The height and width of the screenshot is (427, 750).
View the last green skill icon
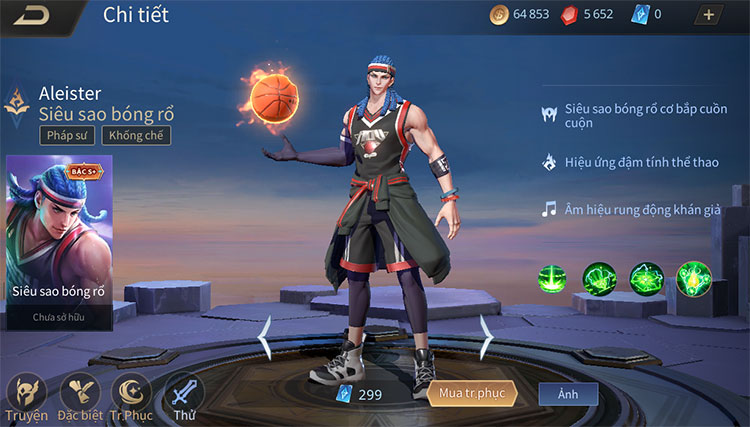(x=693, y=278)
